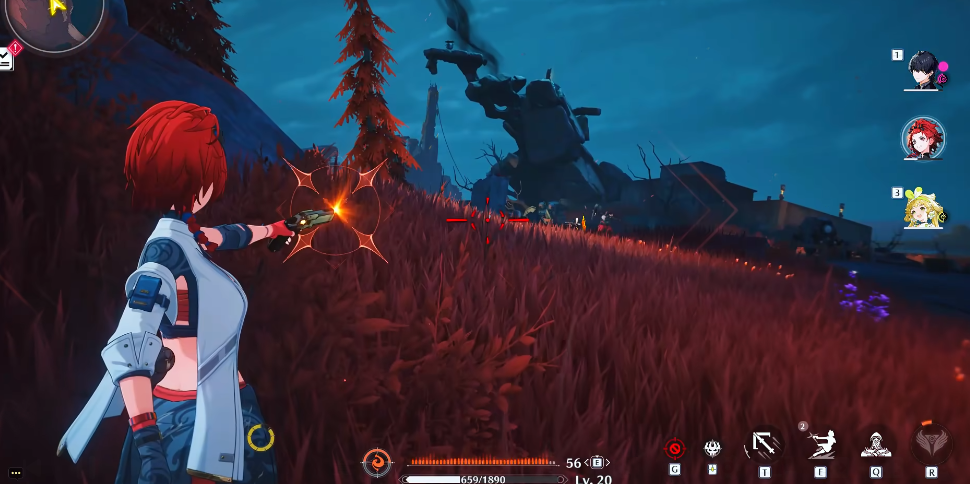Switch to the black-haired party member
The width and height of the screenshot is (970, 484).
[x=923, y=69]
